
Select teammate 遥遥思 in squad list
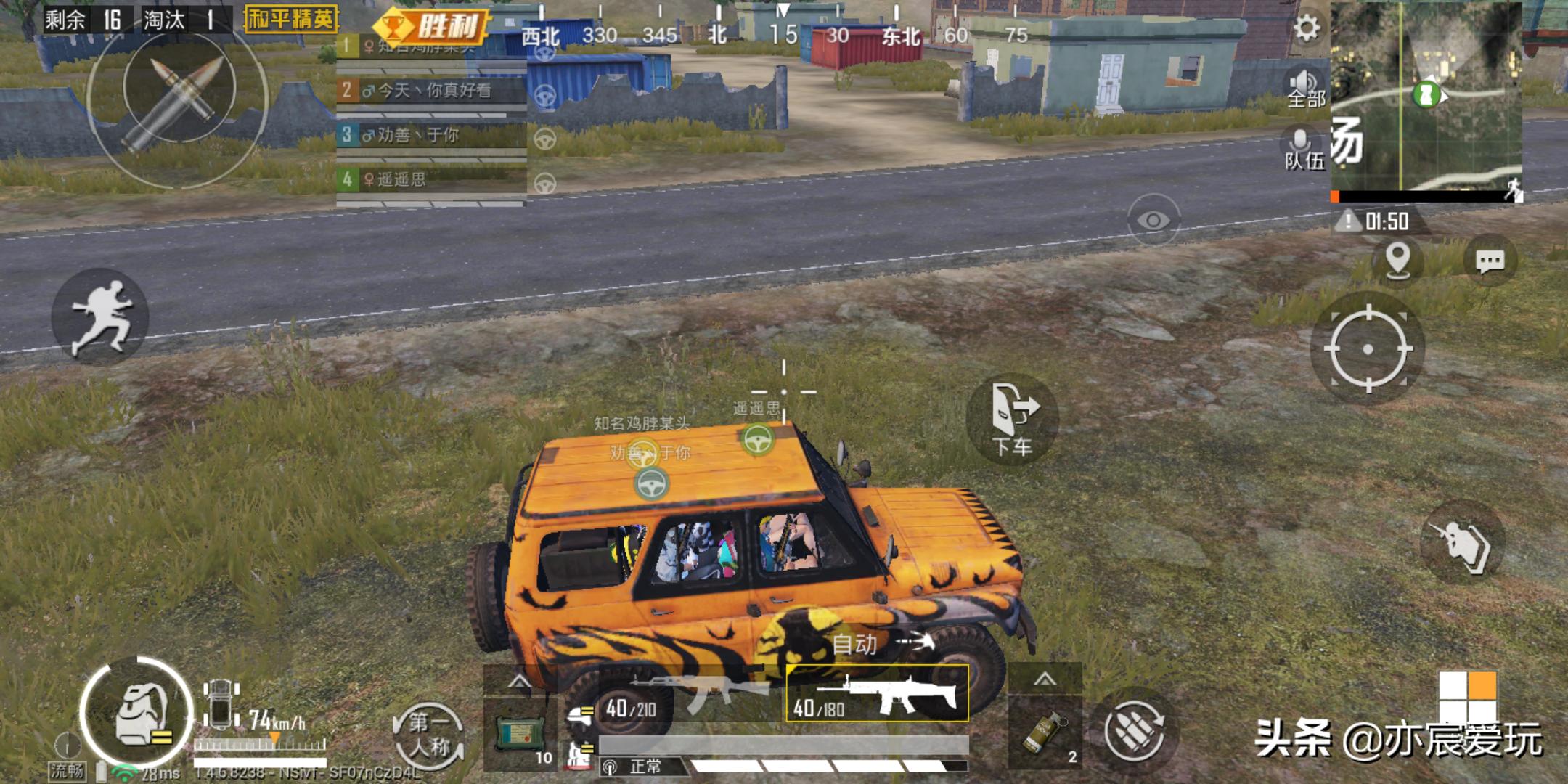[431, 179]
